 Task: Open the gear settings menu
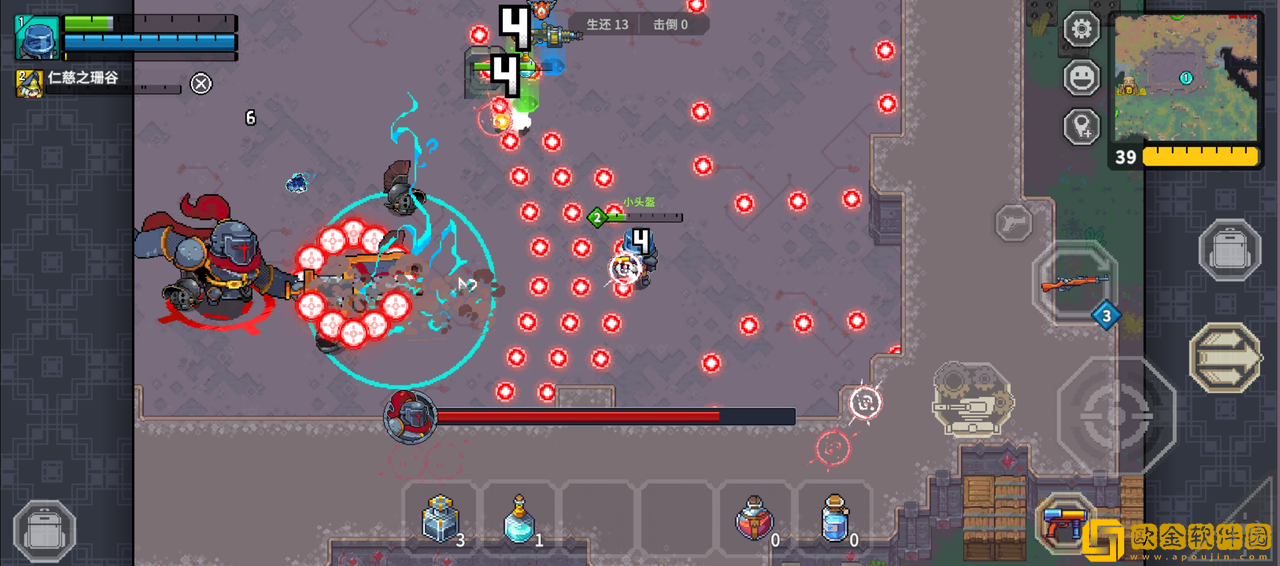point(1081,28)
